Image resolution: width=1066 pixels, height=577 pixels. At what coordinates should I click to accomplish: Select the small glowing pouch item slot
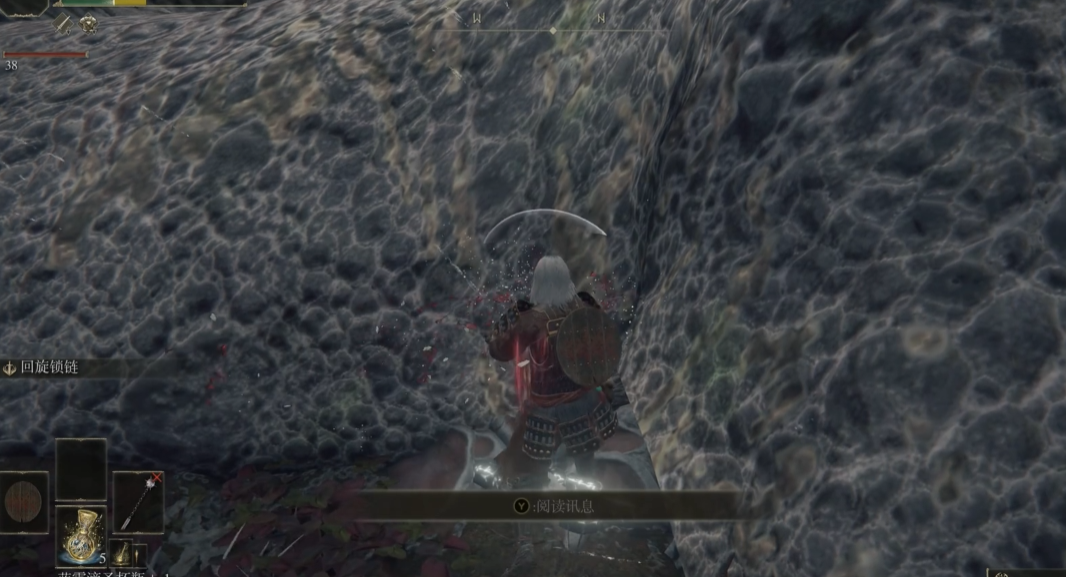coord(120,553)
